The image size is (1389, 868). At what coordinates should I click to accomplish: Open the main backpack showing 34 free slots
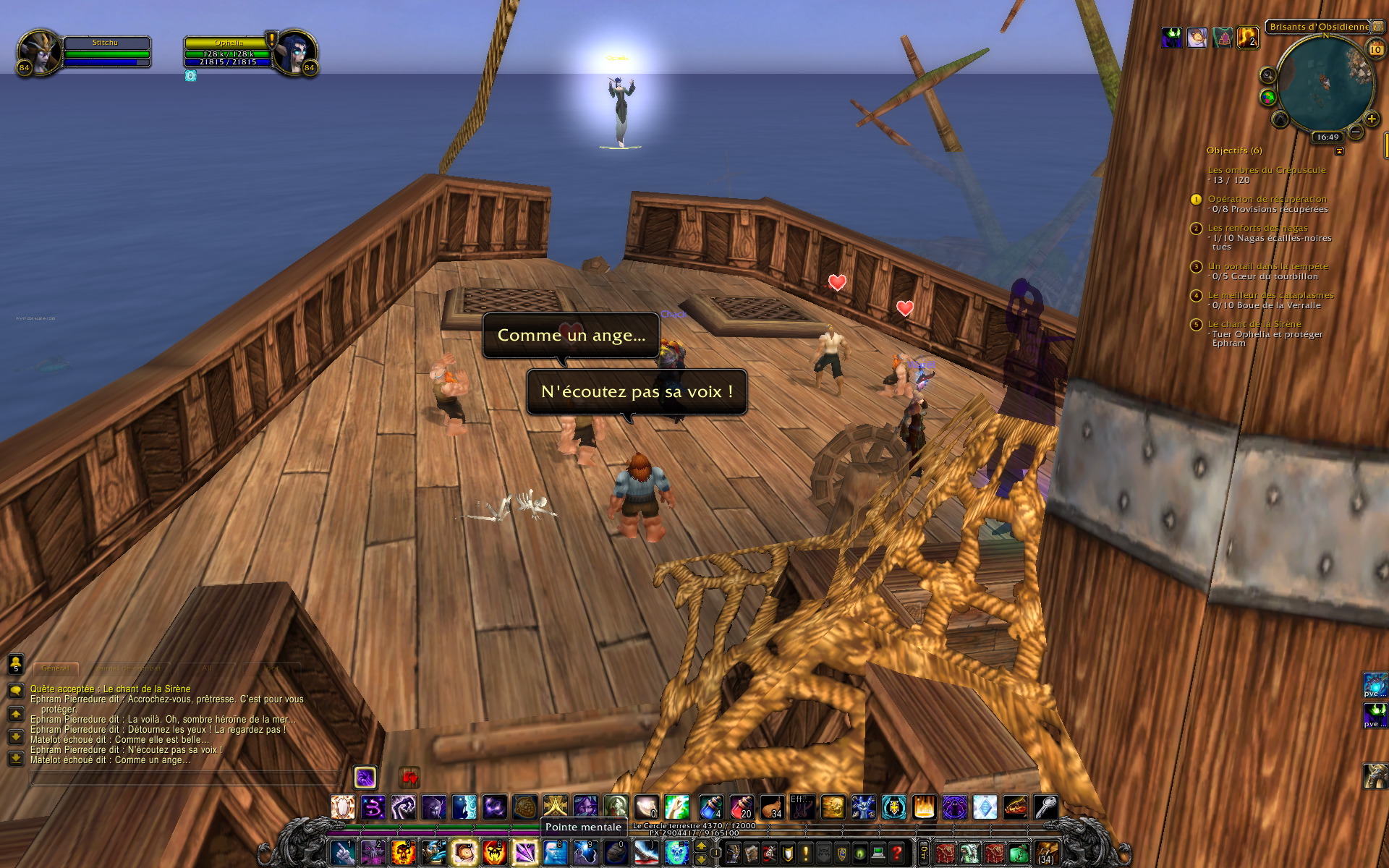click(1046, 853)
